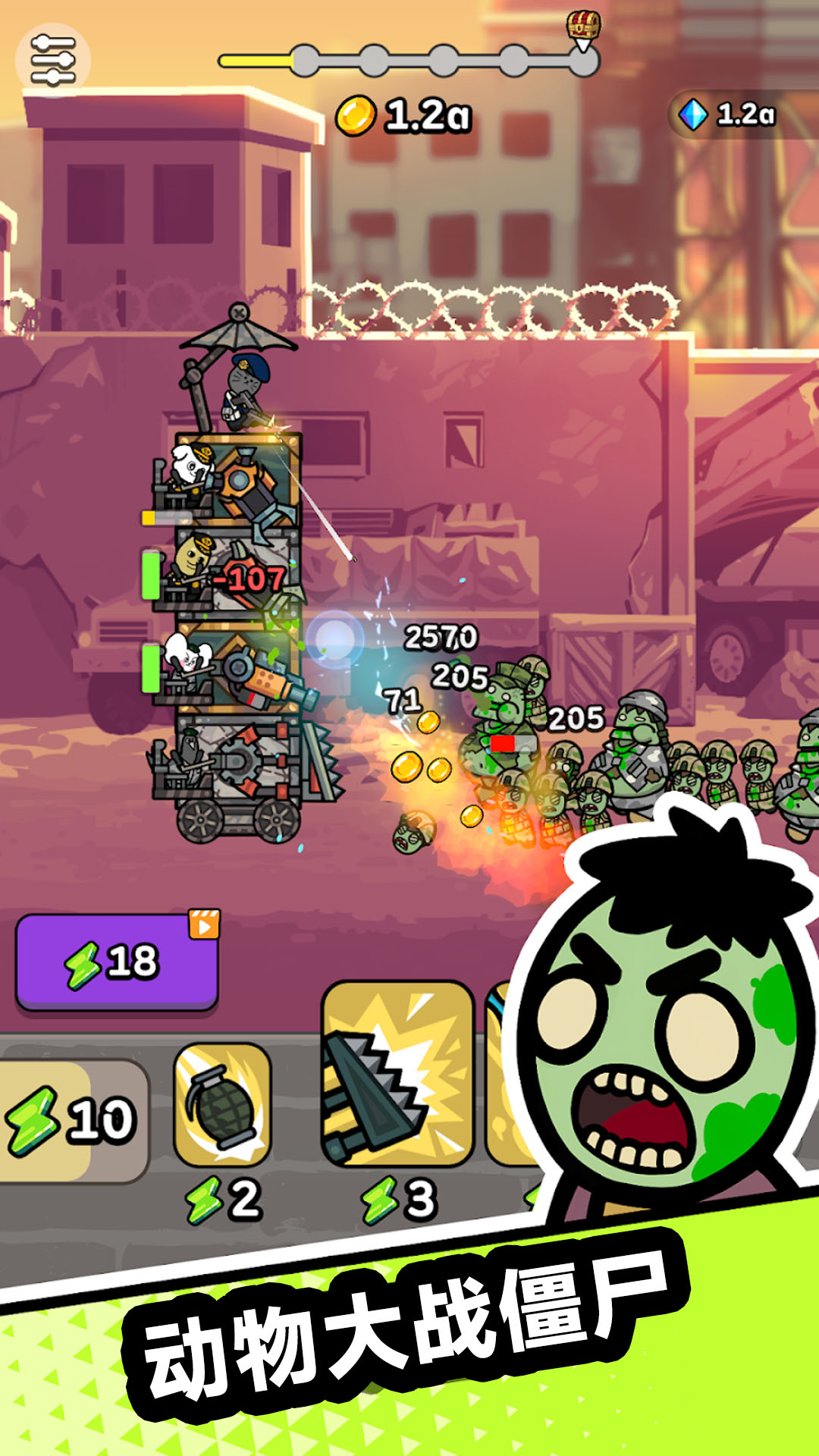Claim the purple 18 energy ad button
Viewport: 819px width, 1456px height.
[x=118, y=962]
